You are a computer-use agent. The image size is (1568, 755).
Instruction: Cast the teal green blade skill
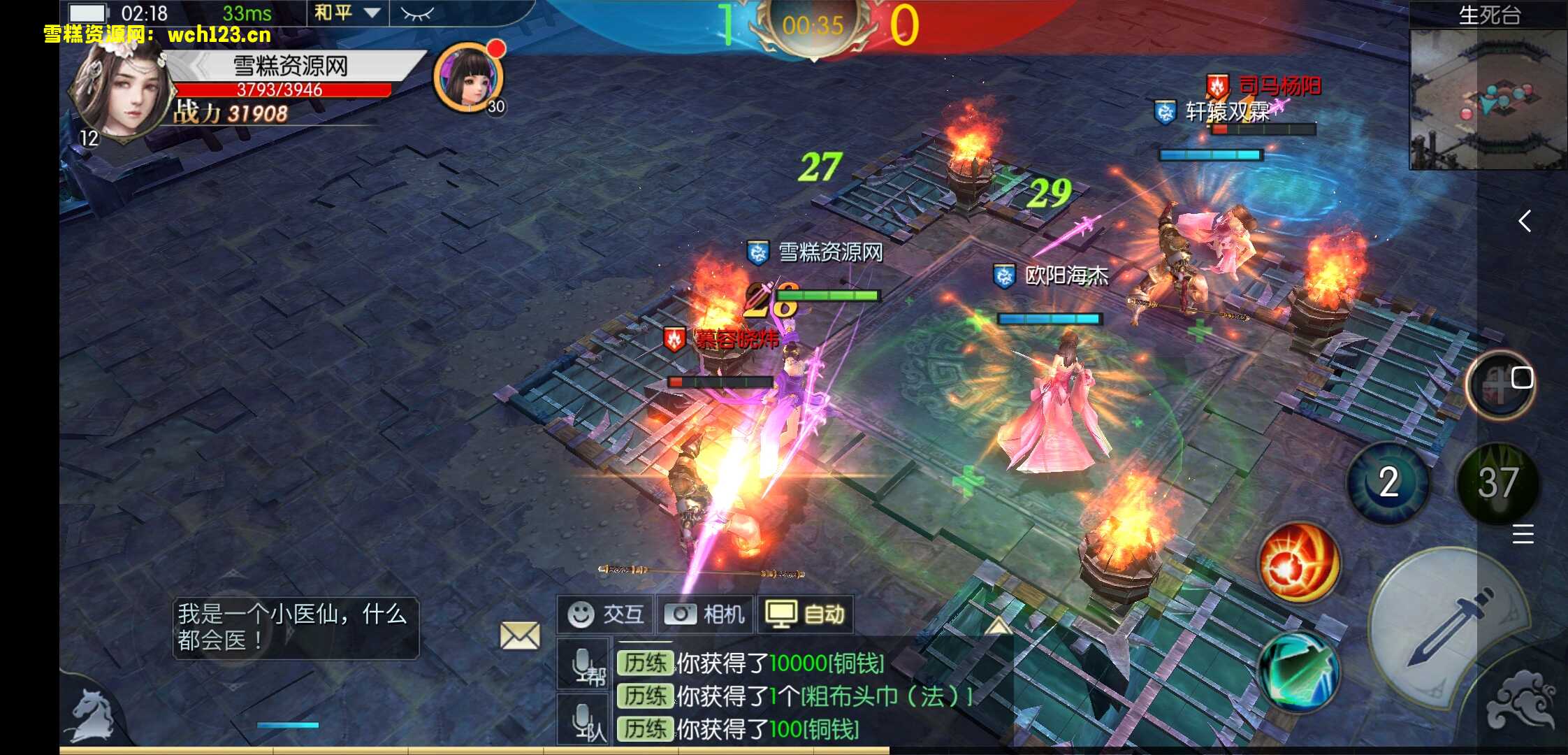point(1298,669)
